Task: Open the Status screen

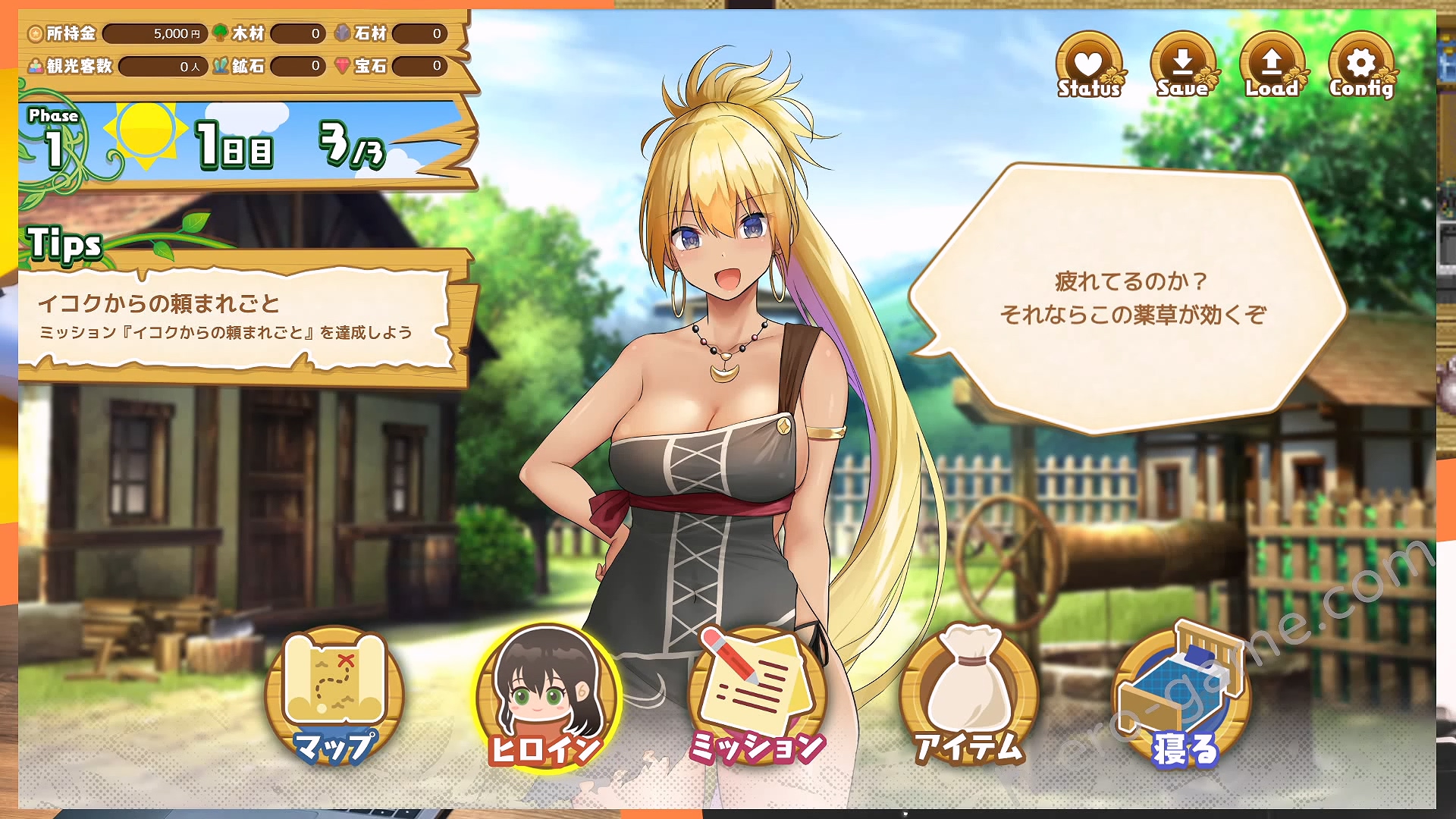Action: [1089, 67]
